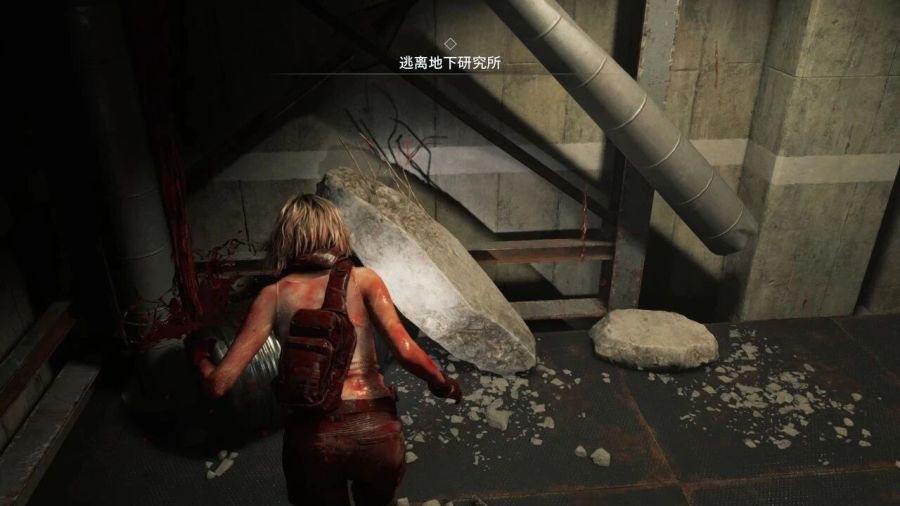The width and height of the screenshot is (900, 506).
Task: Select the 逃离地下研究所 objective tracker
Action: click(x=450, y=63)
